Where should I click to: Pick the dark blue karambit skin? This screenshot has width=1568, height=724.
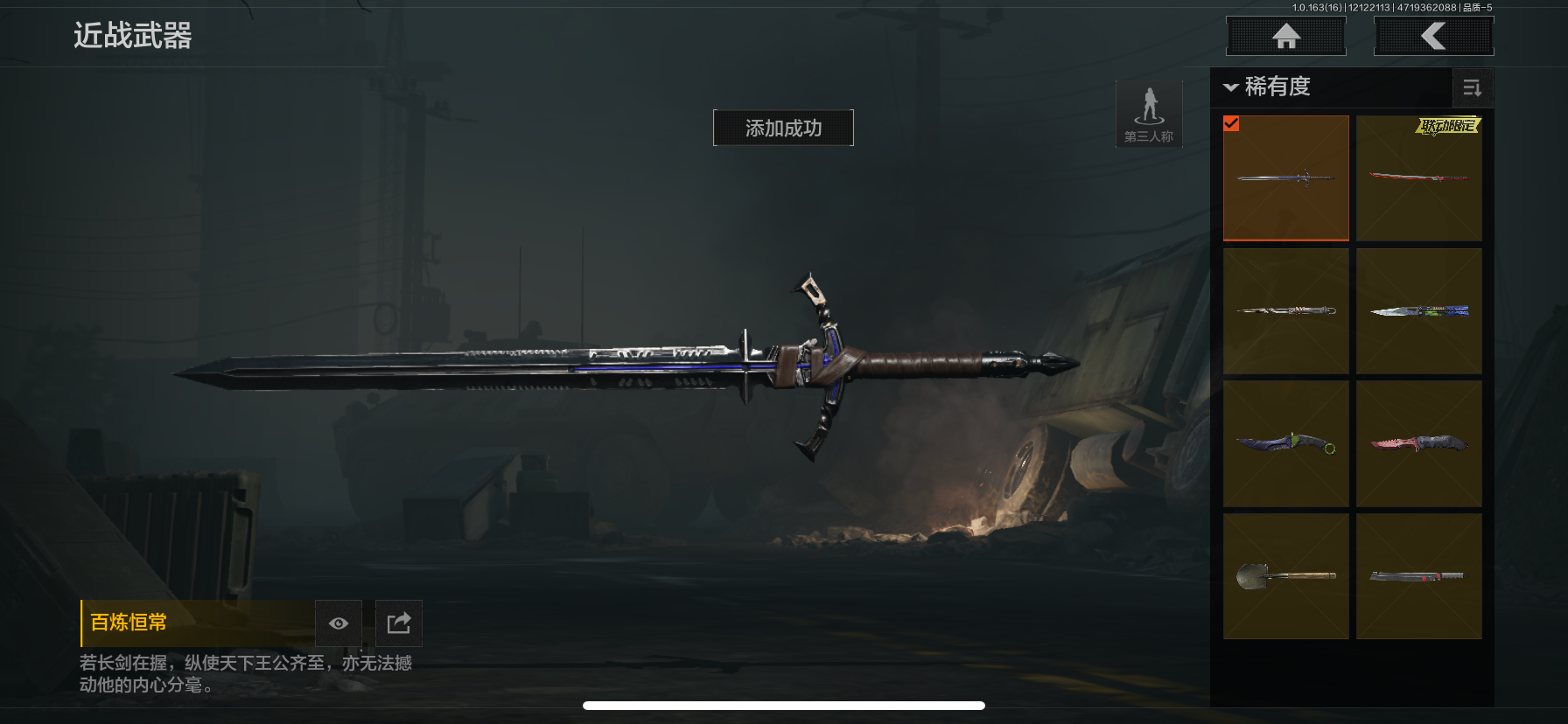coord(1285,443)
